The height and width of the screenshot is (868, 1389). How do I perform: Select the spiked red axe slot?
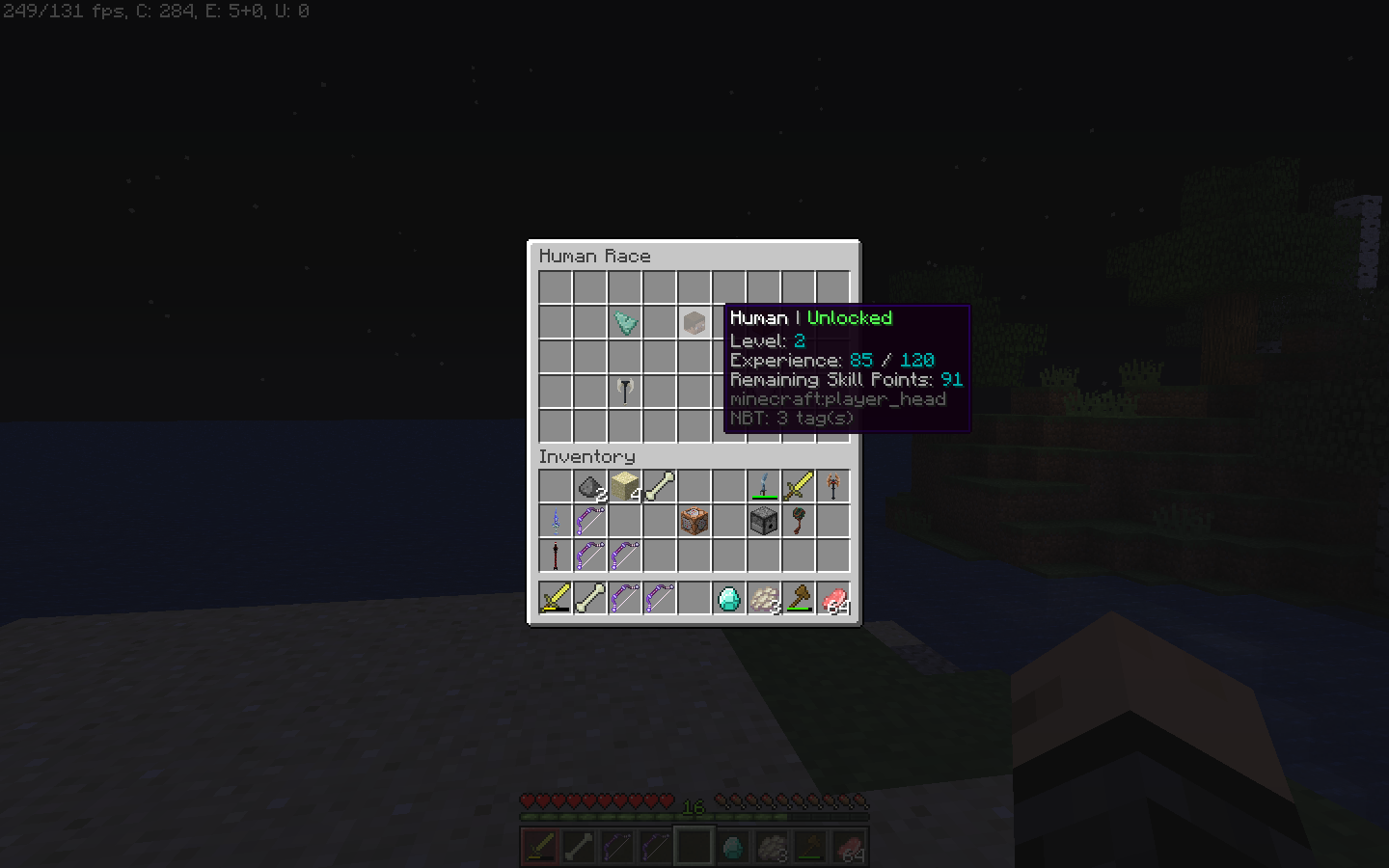tap(833, 487)
